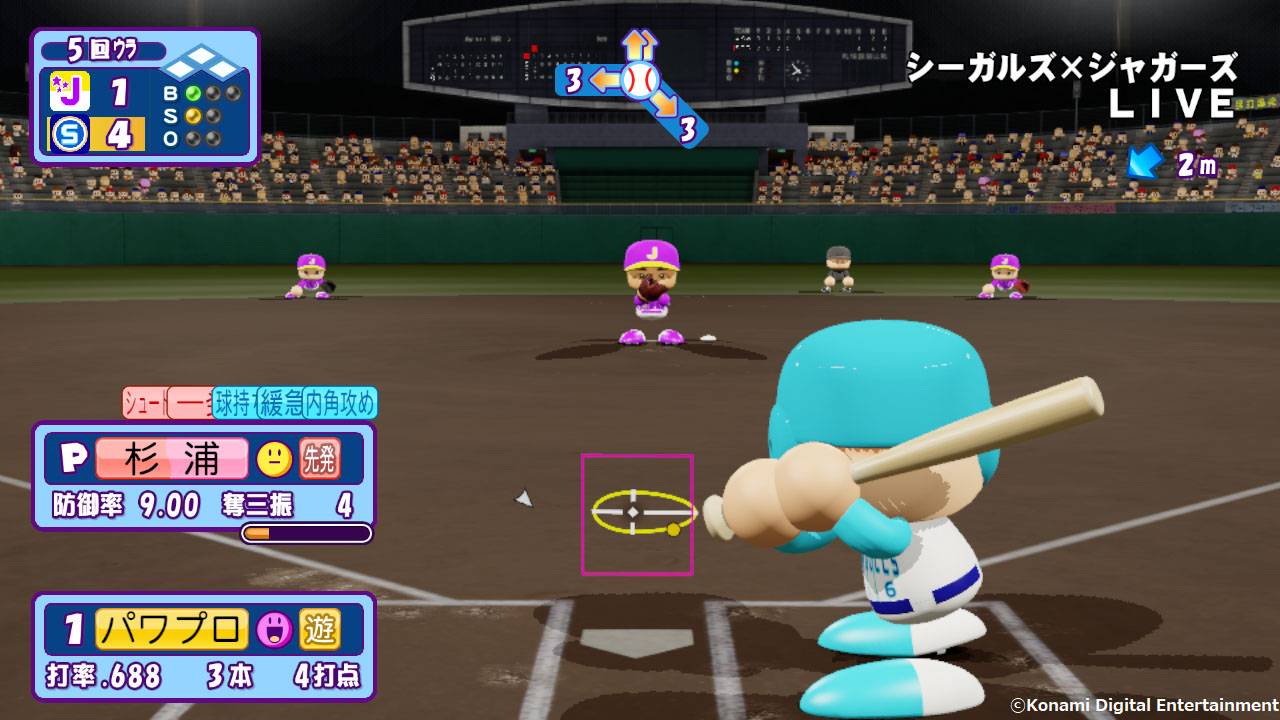Click pitcher 杉浦's name plate
Viewport: 1280px width, 720px height.
(x=172, y=459)
